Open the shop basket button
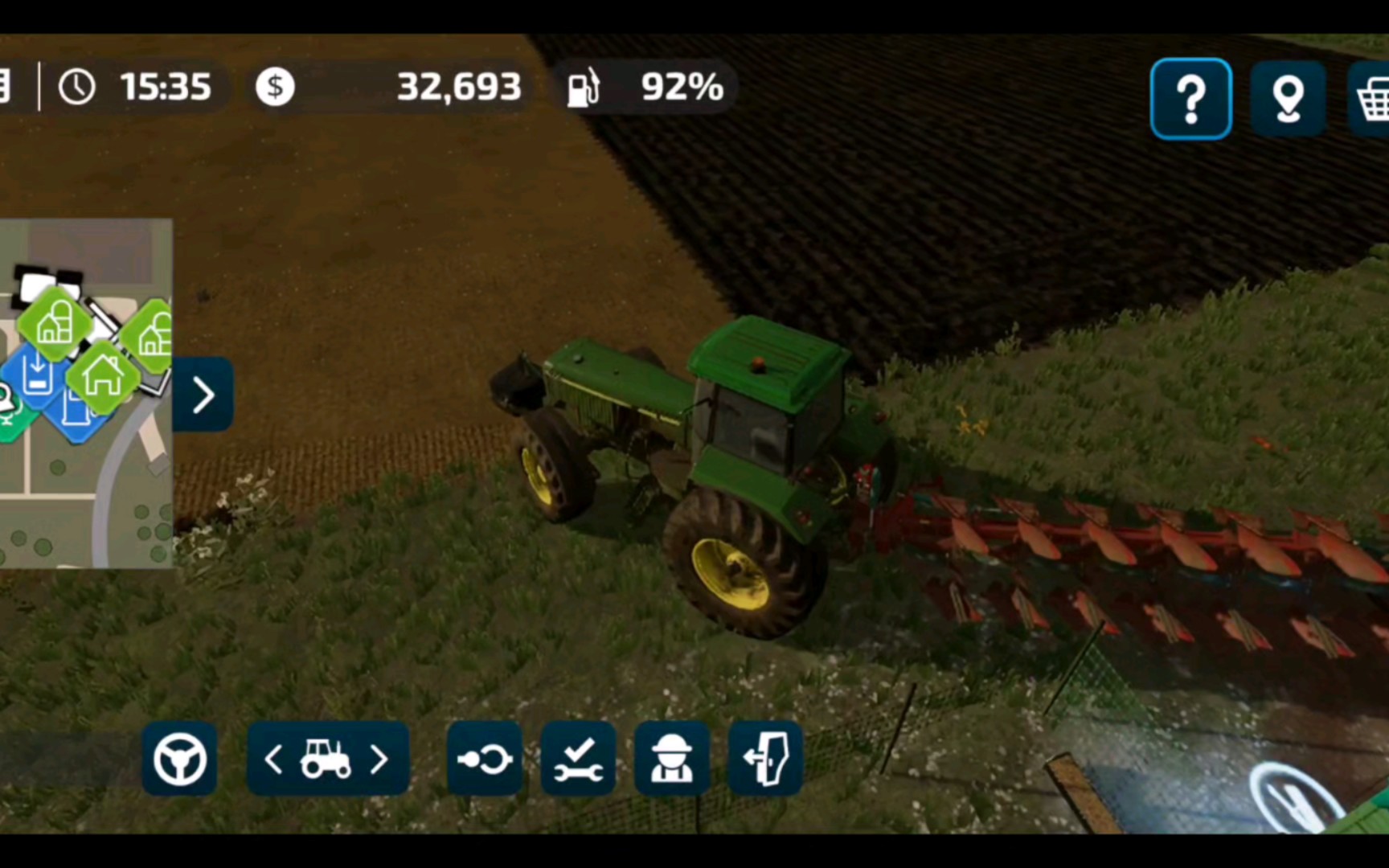 coord(1371,99)
